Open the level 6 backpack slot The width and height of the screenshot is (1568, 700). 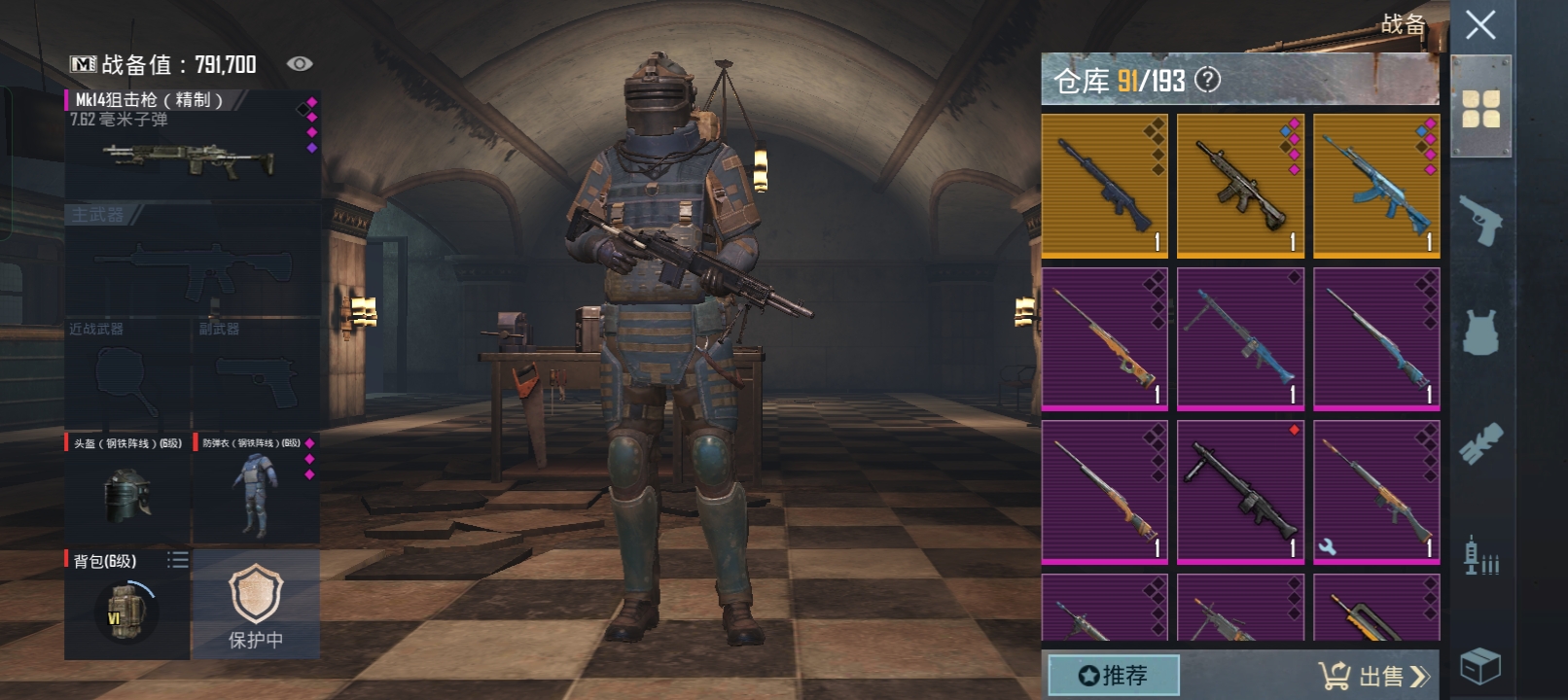pyautogui.click(x=126, y=608)
